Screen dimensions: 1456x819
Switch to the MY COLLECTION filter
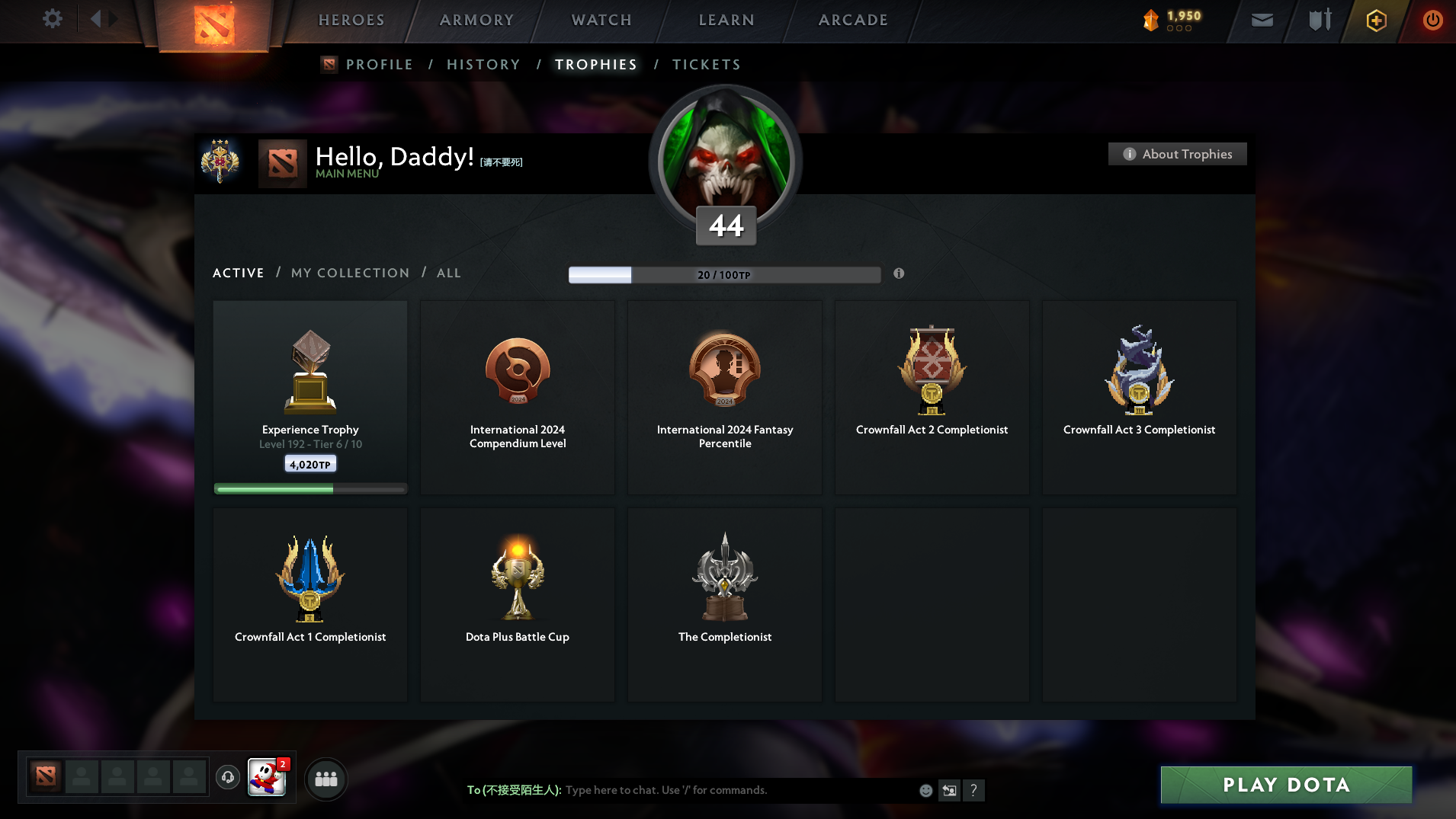tap(350, 273)
